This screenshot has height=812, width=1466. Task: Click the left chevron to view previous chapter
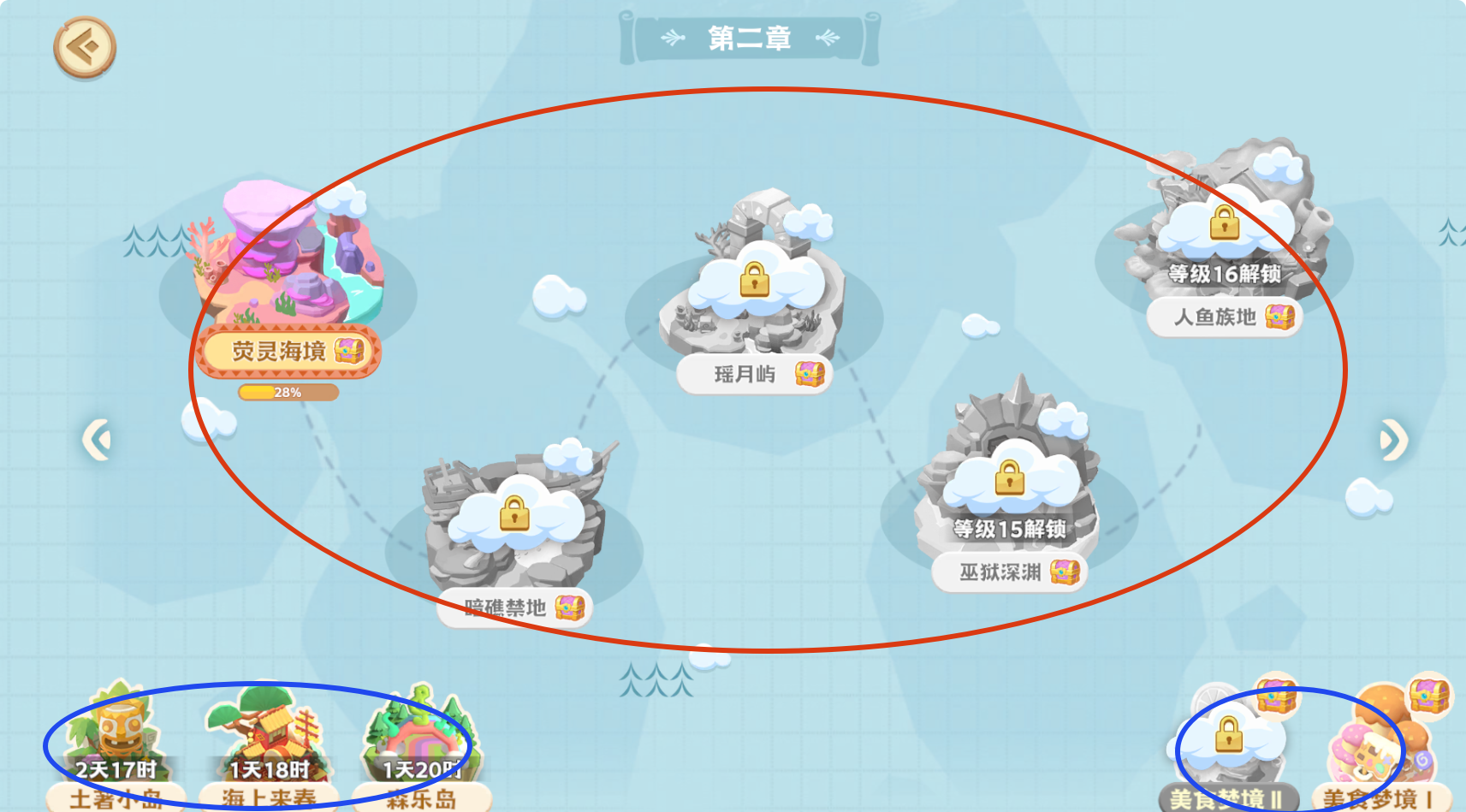tap(96, 439)
